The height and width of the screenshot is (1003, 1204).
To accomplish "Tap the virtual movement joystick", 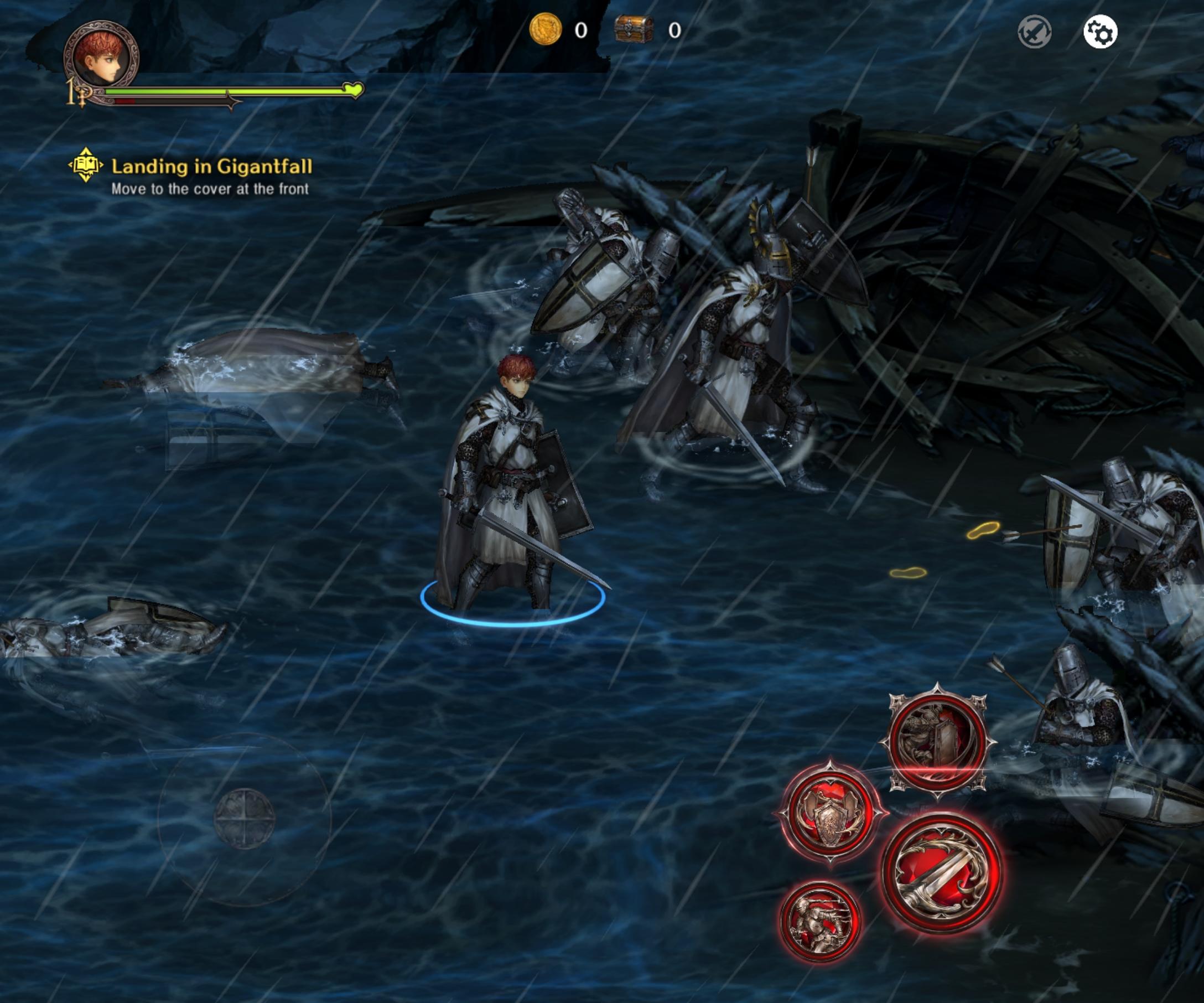I will pos(244,818).
